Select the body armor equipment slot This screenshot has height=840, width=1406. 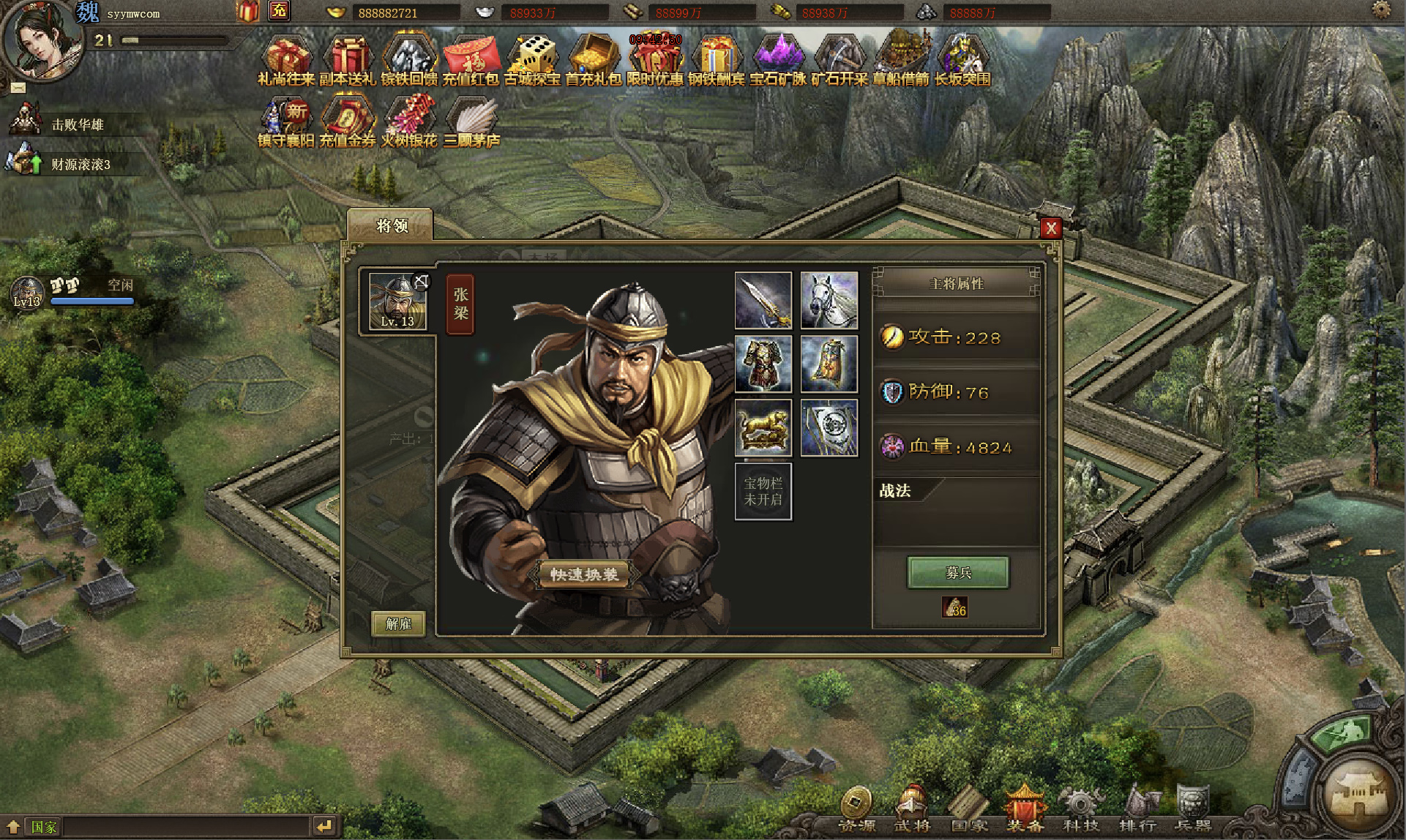pyautogui.click(x=763, y=364)
